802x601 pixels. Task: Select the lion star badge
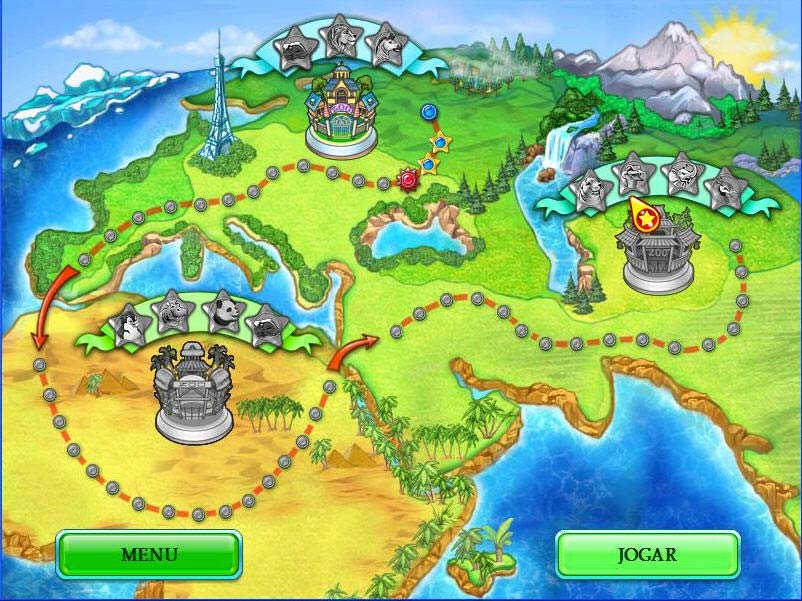pos(341,38)
